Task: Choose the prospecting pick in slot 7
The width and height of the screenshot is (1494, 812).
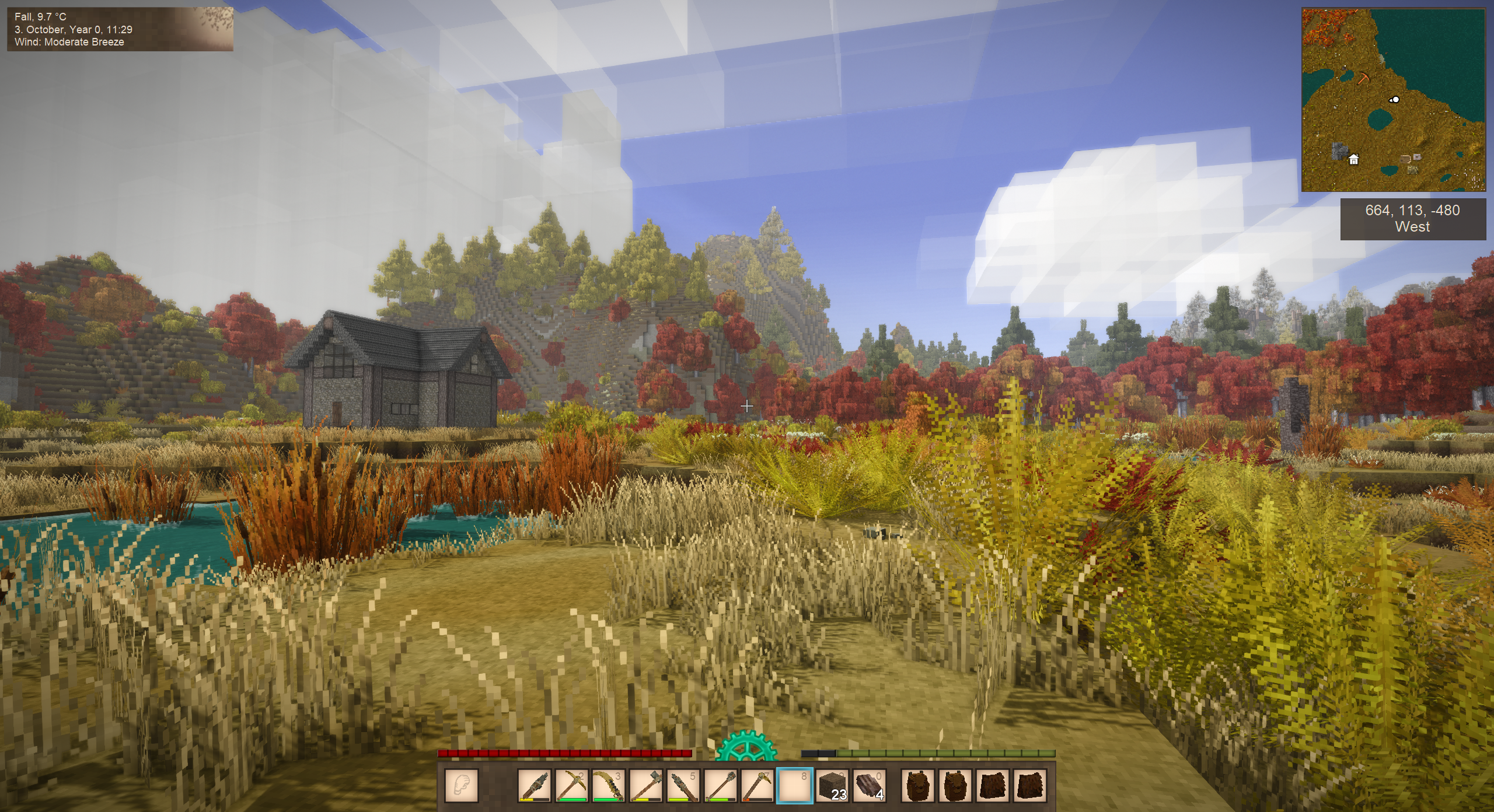Action: pyautogui.click(x=758, y=785)
